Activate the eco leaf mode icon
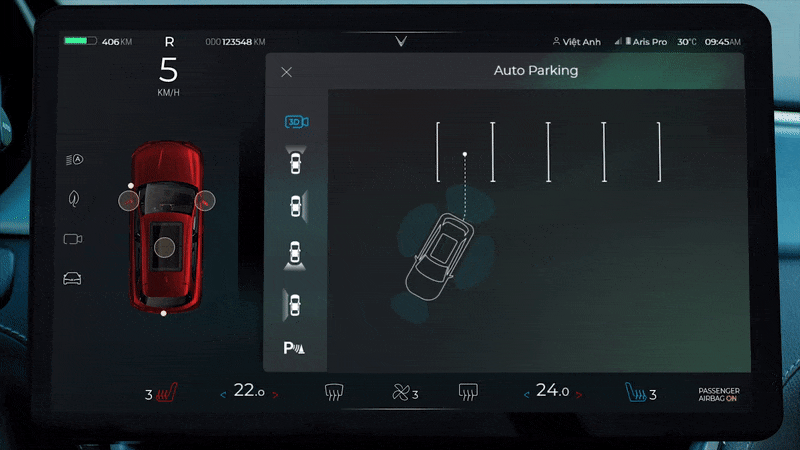 pyautogui.click(x=74, y=199)
